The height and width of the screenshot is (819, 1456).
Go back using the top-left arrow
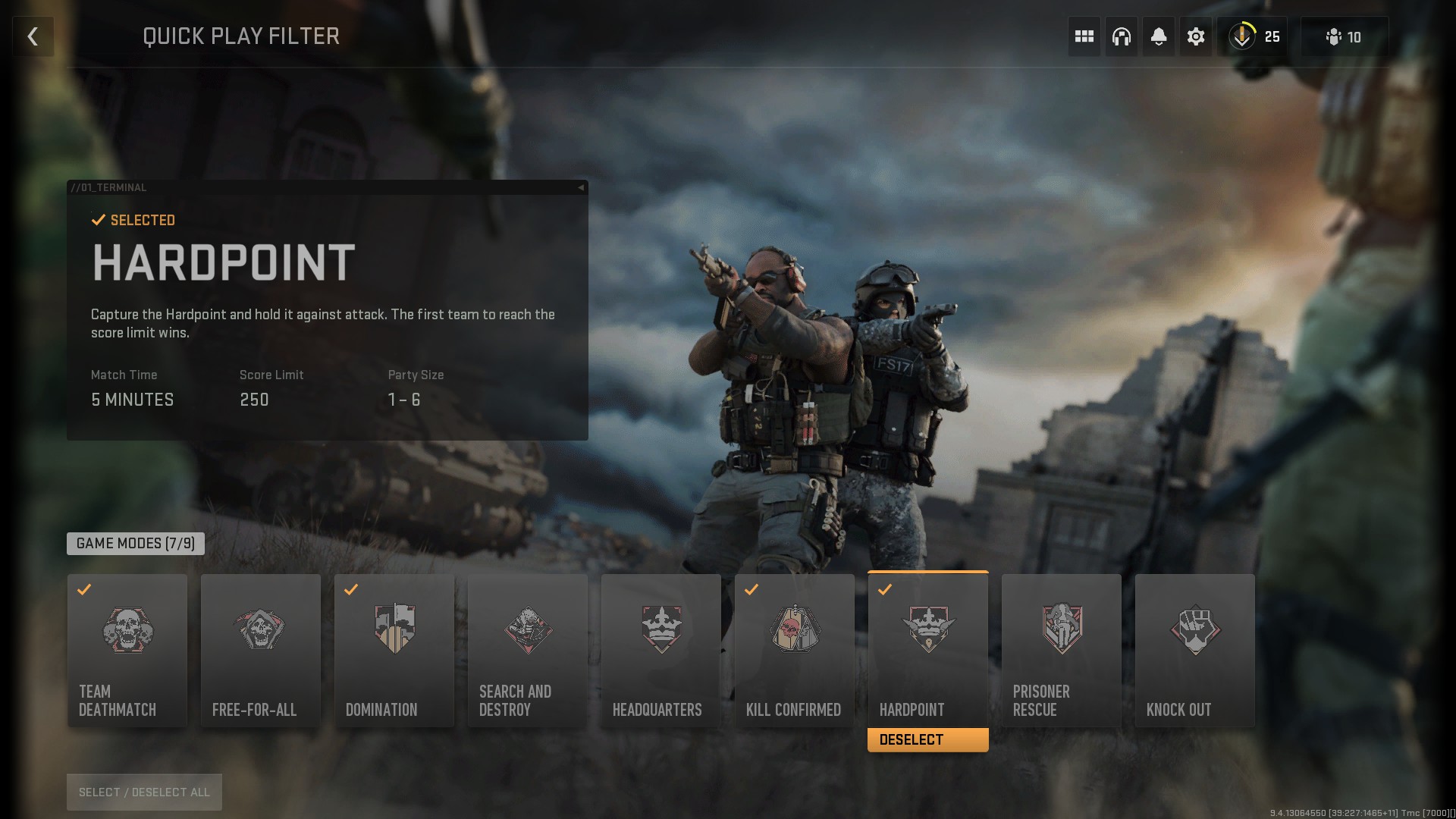click(33, 36)
